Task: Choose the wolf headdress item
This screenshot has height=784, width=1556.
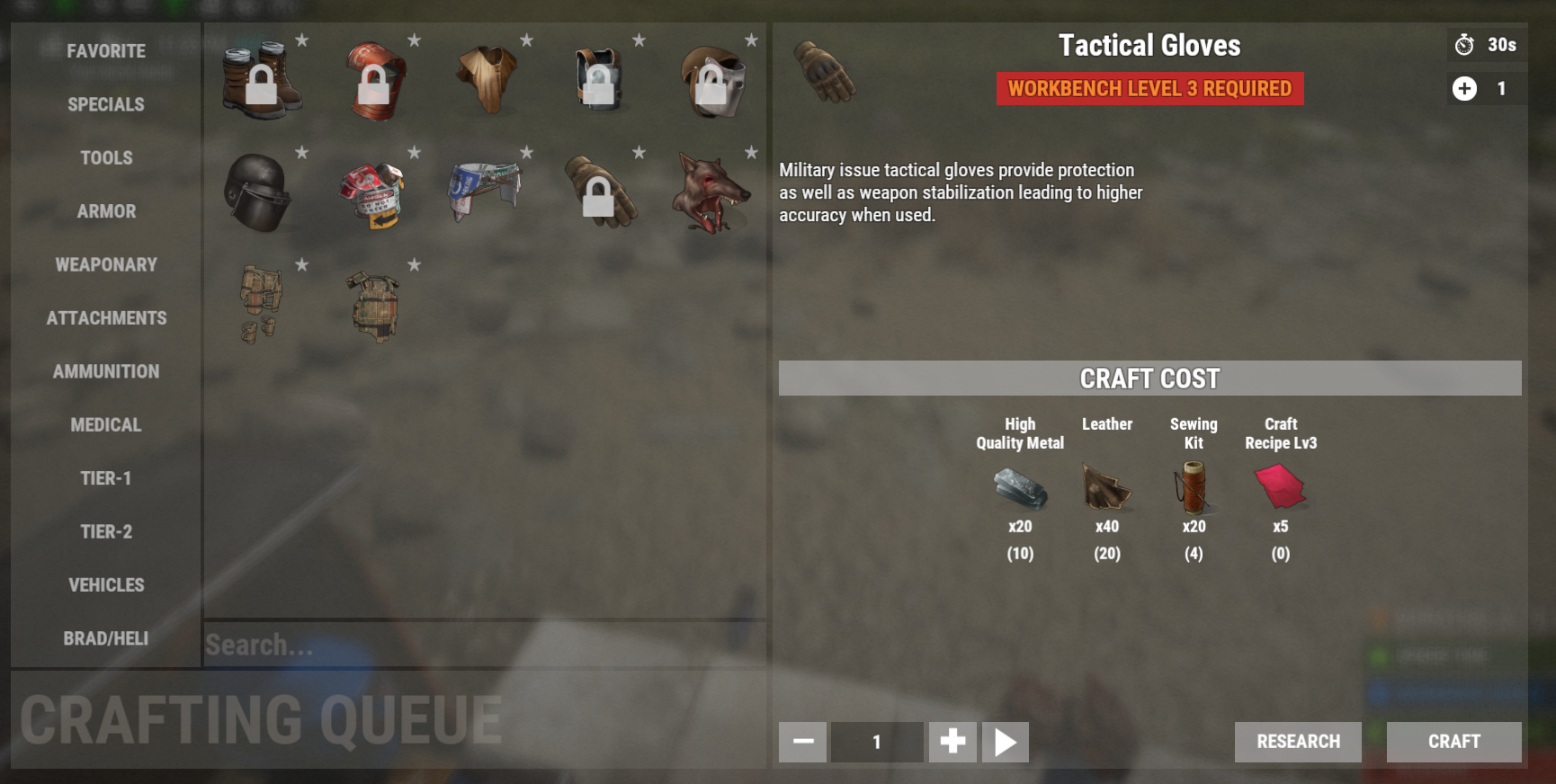Action: pyautogui.click(x=711, y=192)
